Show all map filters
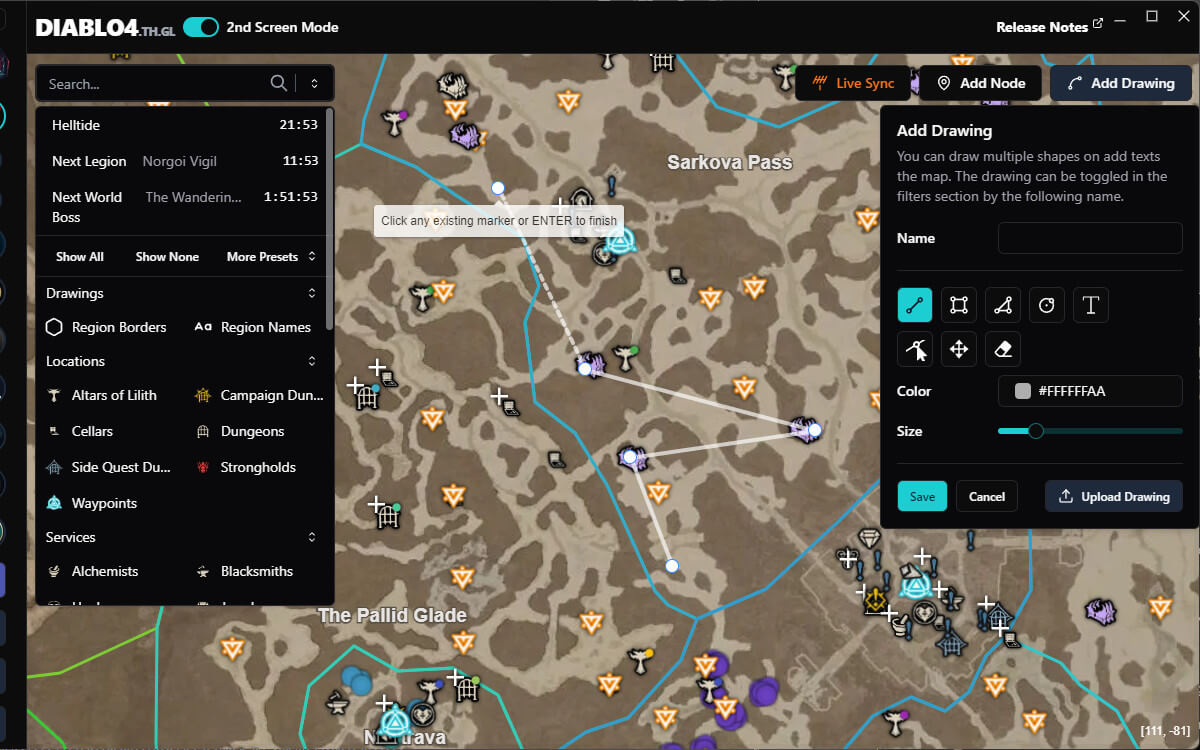This screenshot has width=1200, height=750. [80, 257]
